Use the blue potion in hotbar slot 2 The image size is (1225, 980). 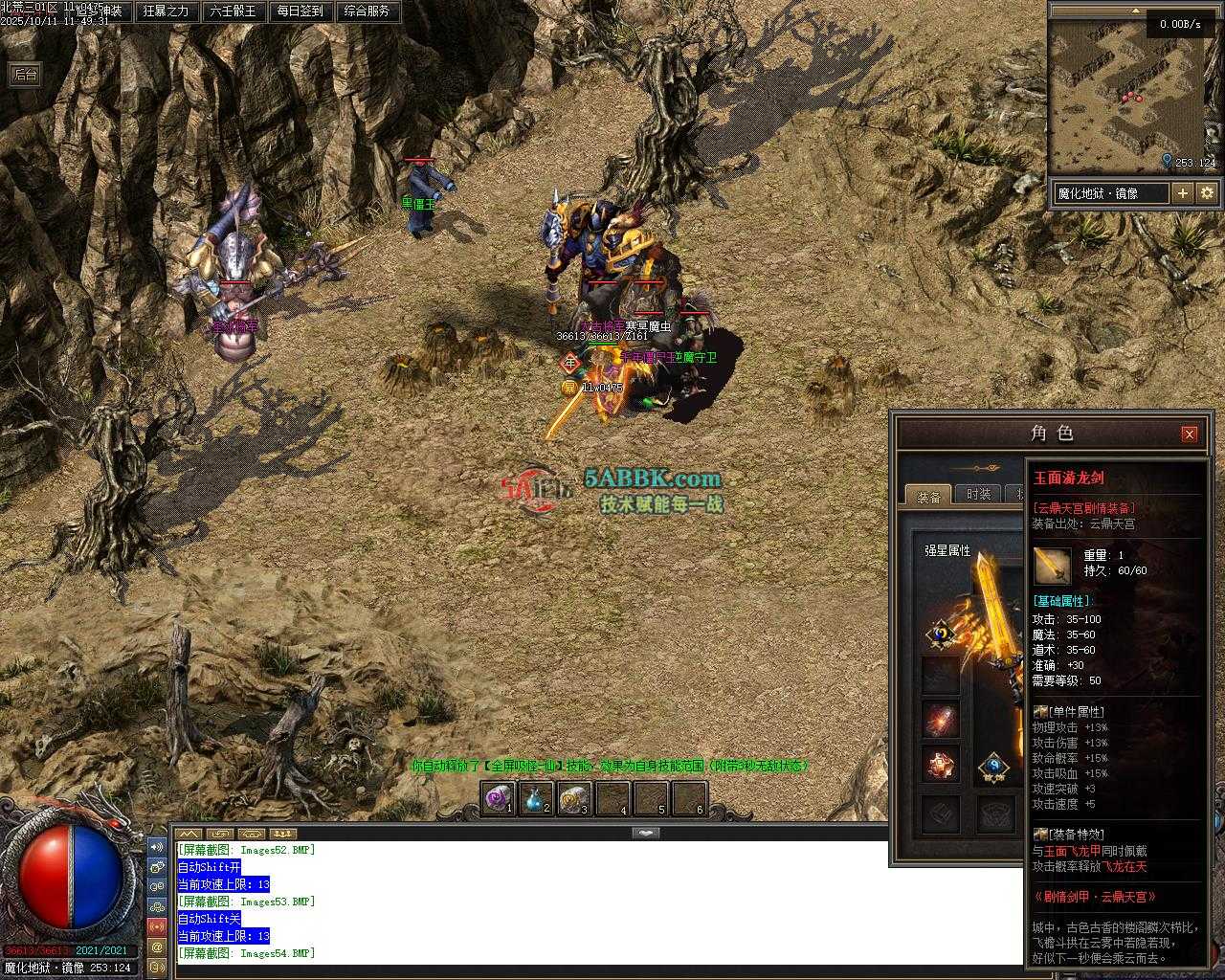pos(535,798)
